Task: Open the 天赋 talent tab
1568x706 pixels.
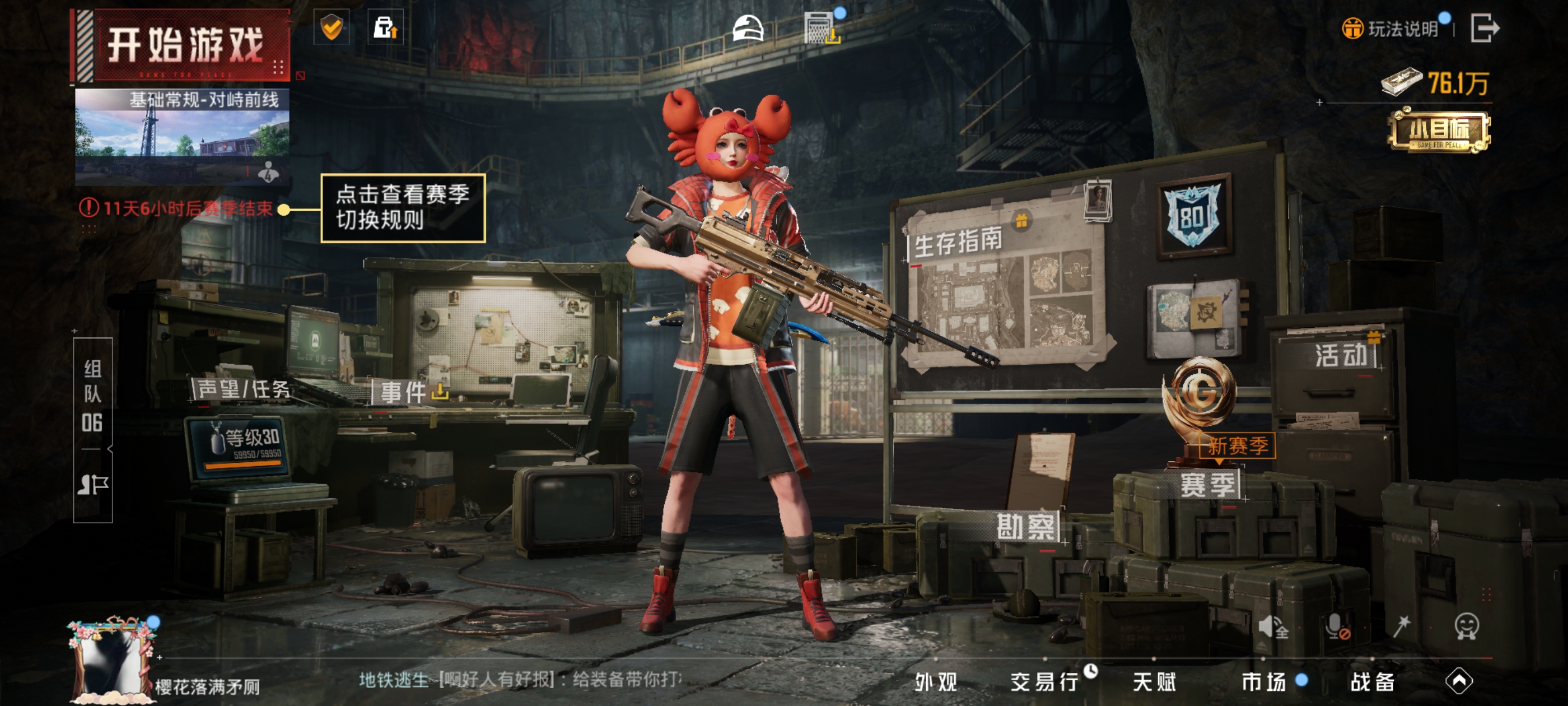Action: coord(1154,682)
